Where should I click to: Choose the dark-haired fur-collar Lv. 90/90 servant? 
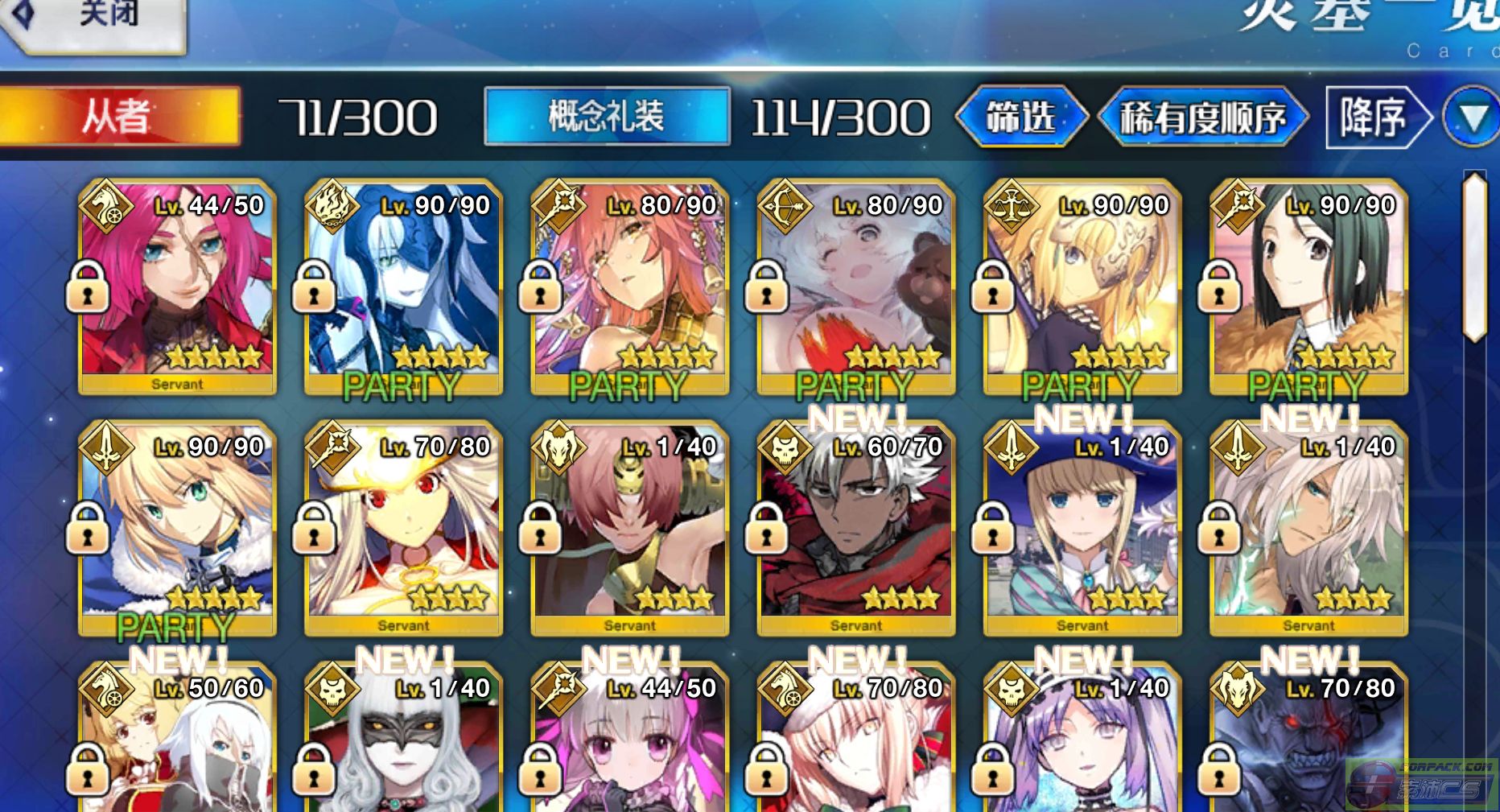[x=1308, y=286]
